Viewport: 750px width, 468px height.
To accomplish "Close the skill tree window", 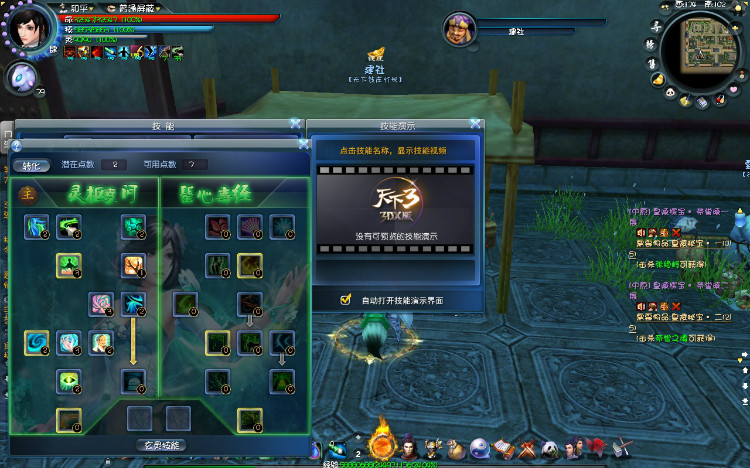I will pyautogui.click(x=295, y=124).
